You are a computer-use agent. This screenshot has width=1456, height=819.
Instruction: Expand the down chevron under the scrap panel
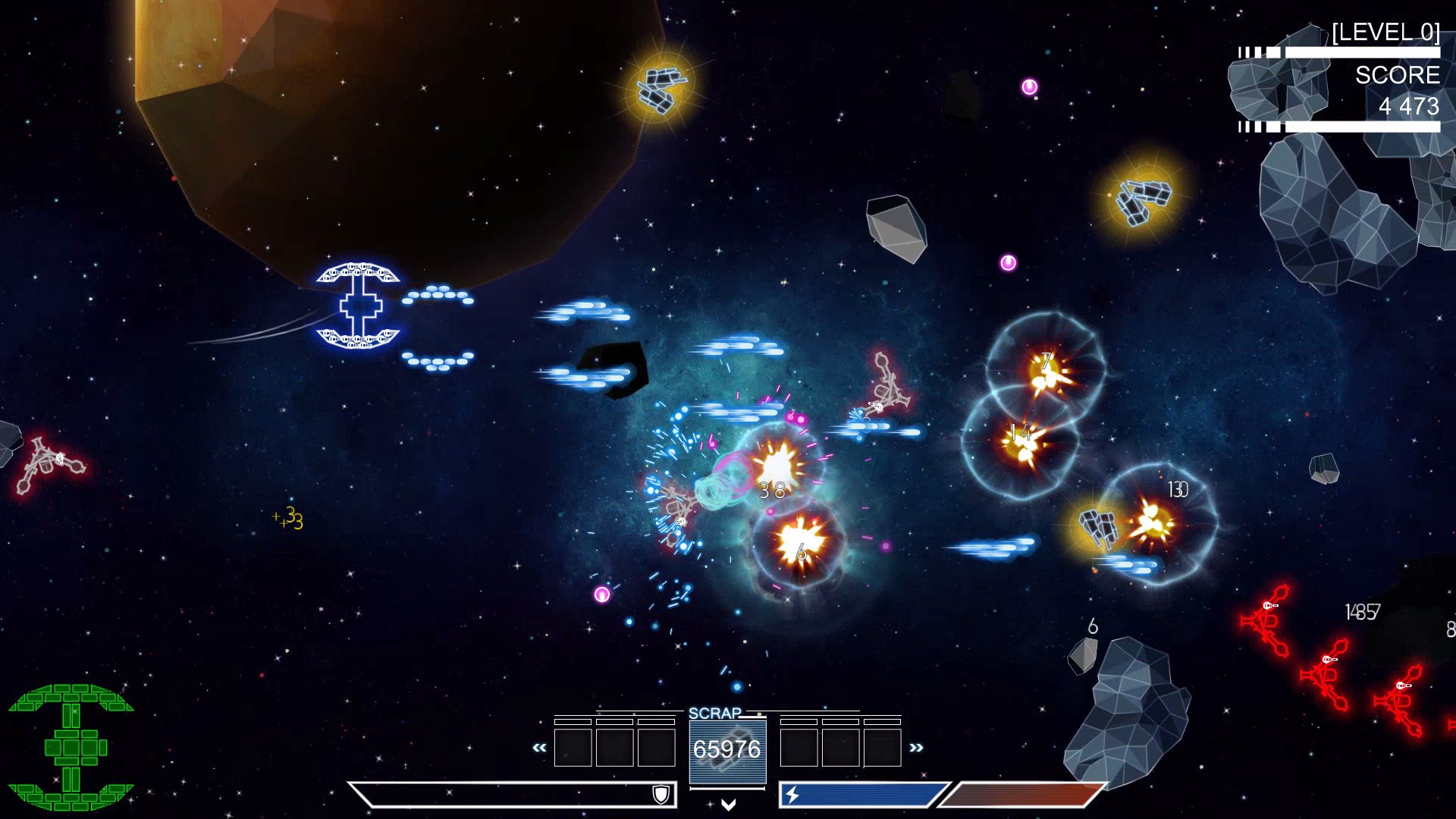728,805
